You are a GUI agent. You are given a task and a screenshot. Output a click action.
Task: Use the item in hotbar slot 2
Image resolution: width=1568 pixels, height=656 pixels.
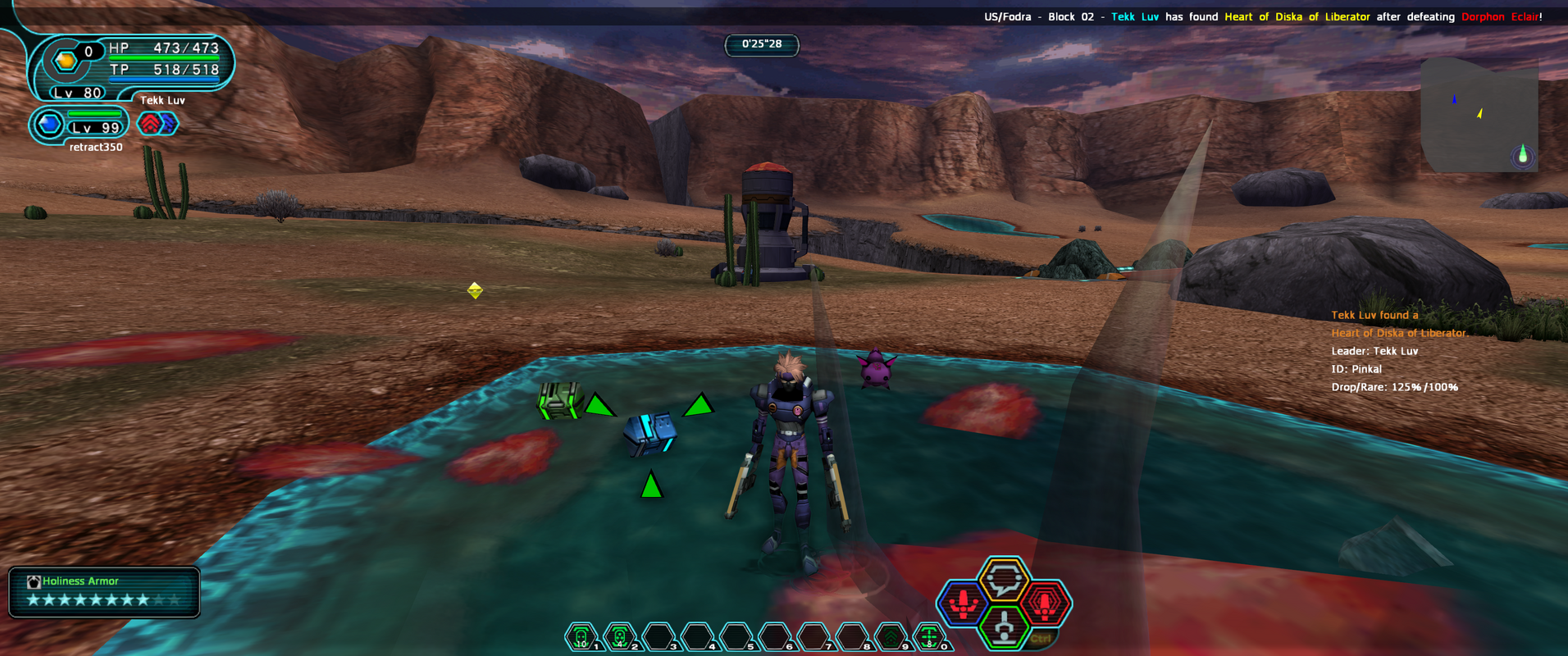pyautogui.click(x=620, y=636)
